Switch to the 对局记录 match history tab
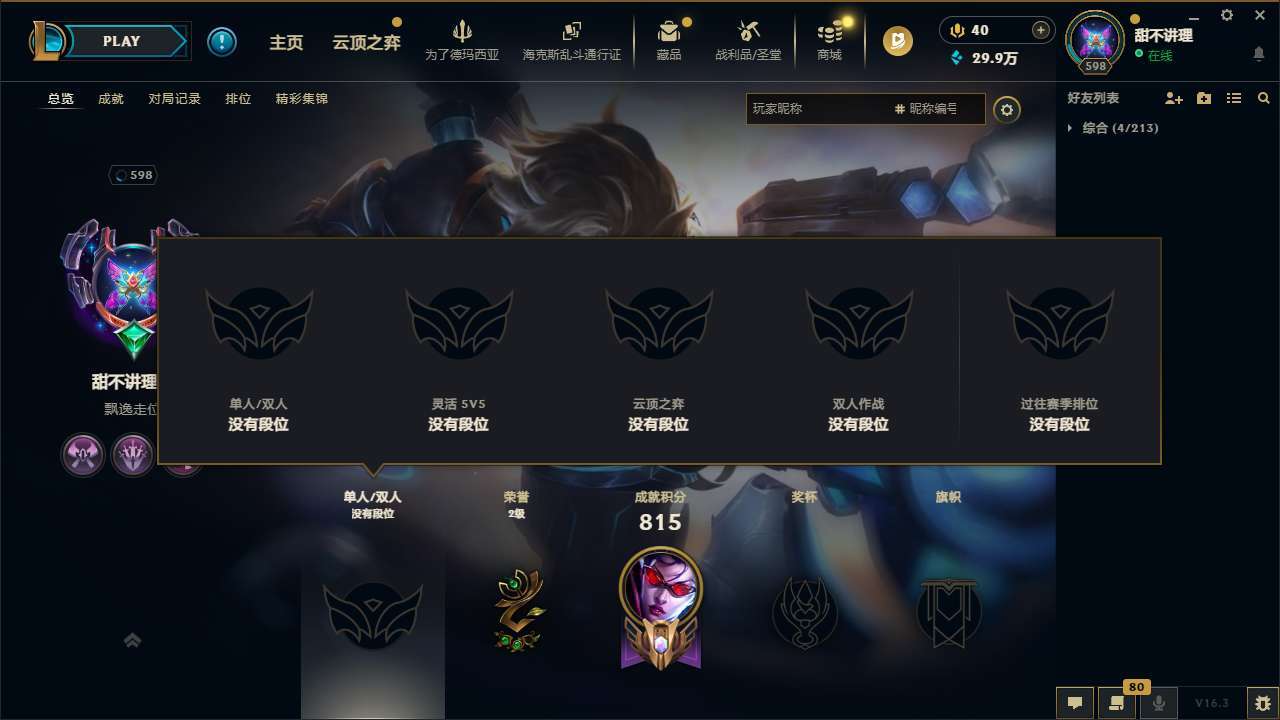1280x720 pixels. (172, 98)
